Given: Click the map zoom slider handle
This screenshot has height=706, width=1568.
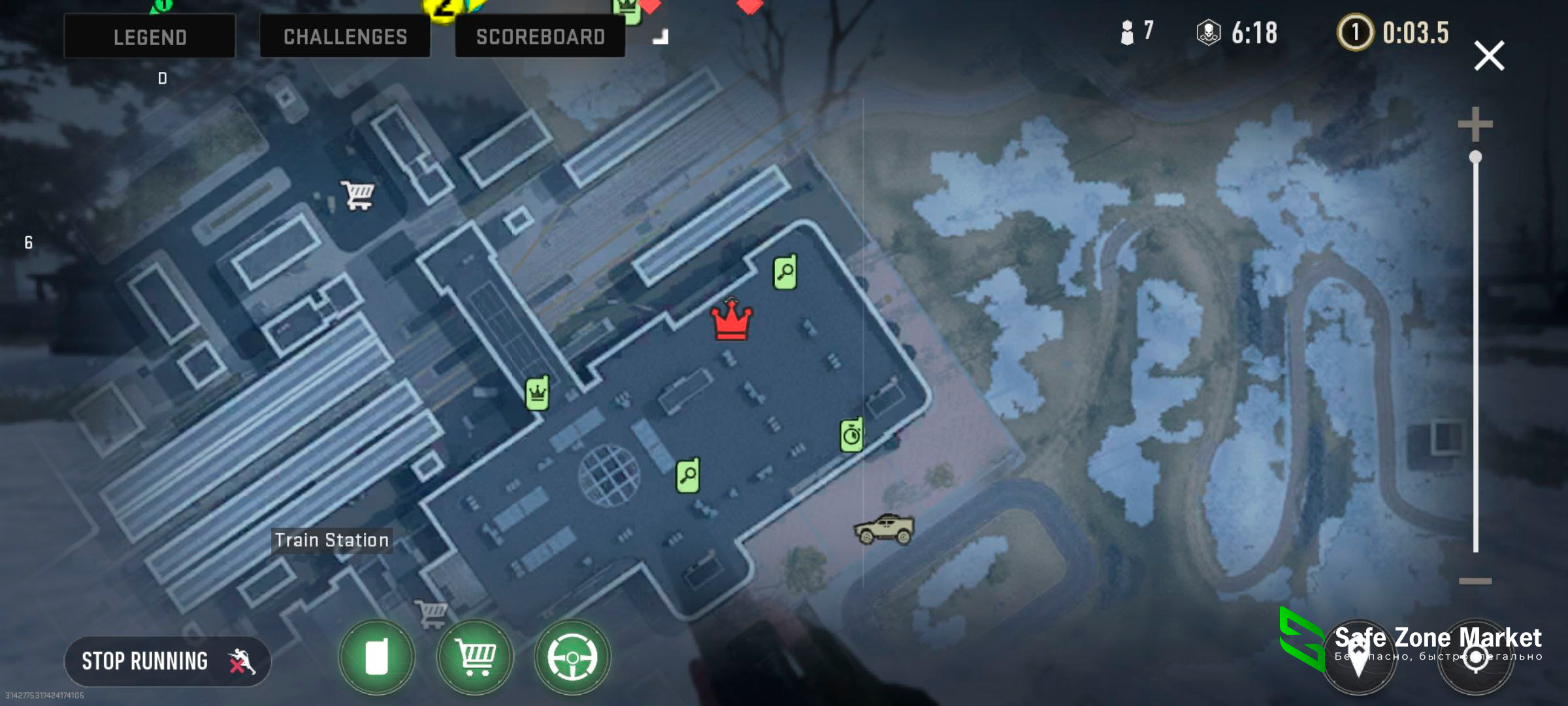Looking at the screenshot, I should click(x=1475, y=158).
